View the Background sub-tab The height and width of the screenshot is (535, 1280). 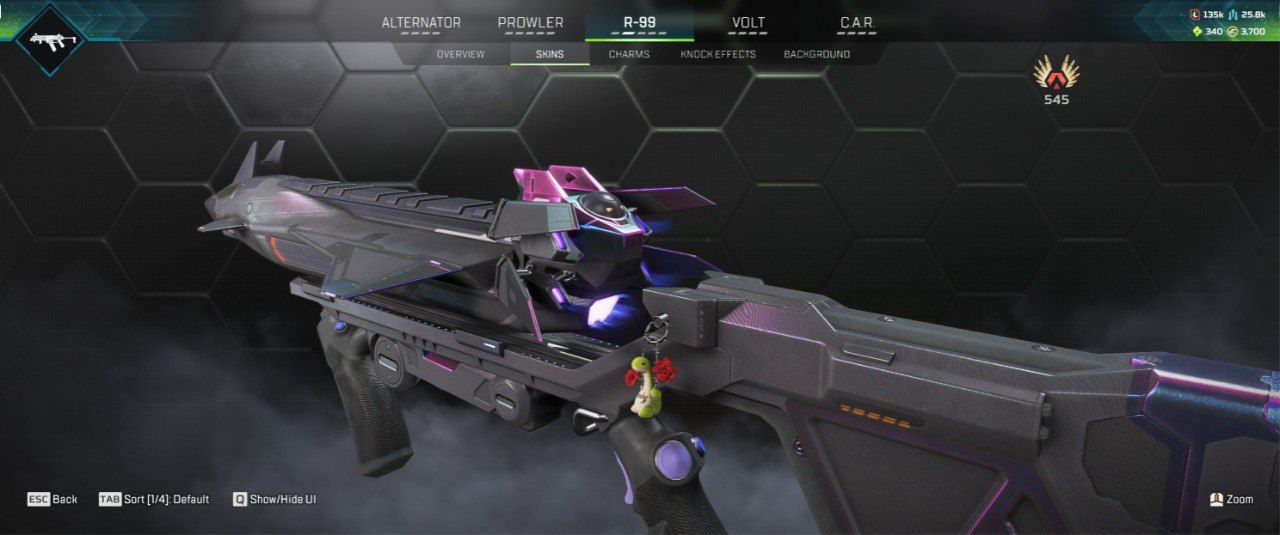tap(817, 54)
